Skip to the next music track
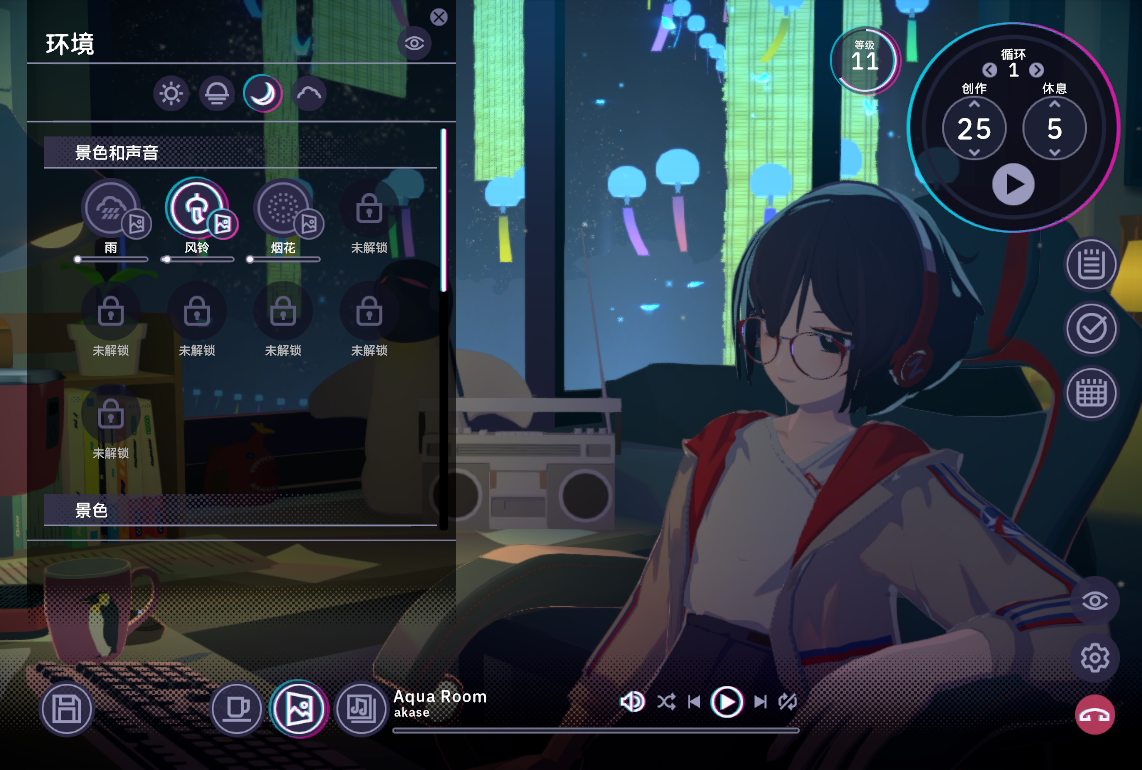 [x=761, y=702]
